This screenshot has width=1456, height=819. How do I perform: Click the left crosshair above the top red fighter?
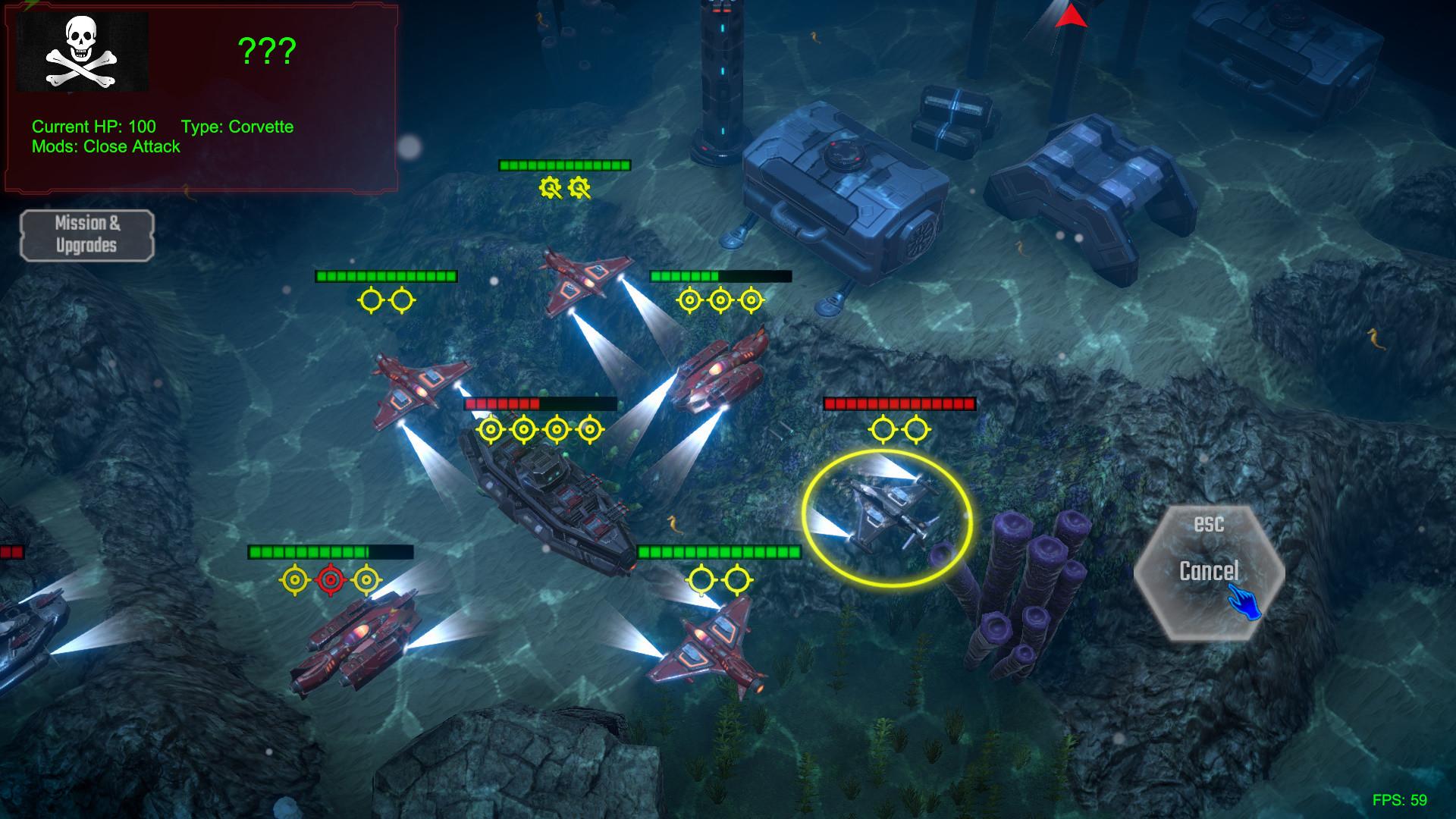369,299
